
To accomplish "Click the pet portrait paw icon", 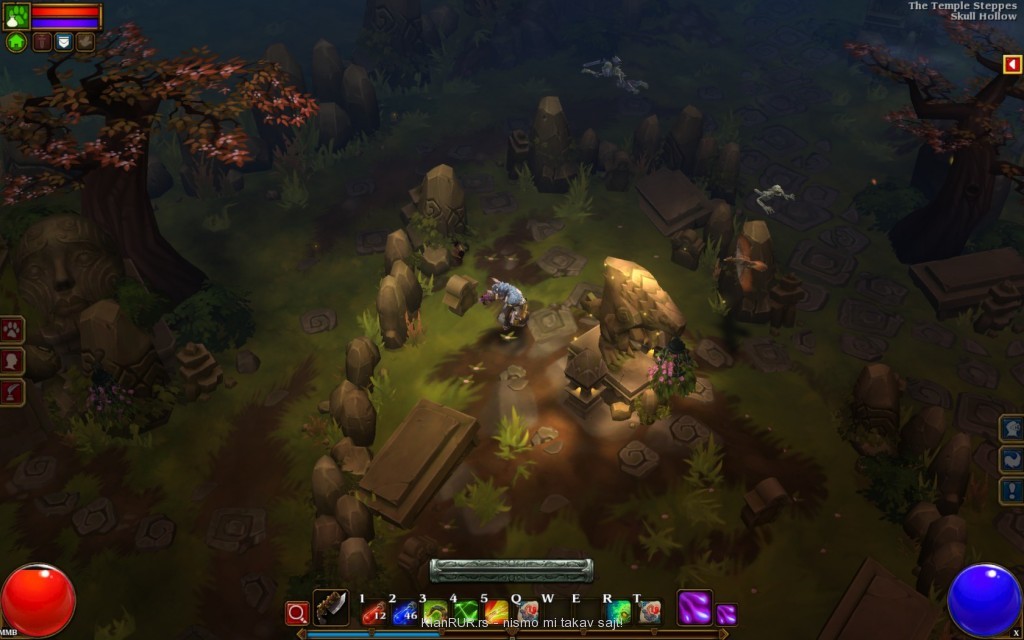I will (17, 16).
